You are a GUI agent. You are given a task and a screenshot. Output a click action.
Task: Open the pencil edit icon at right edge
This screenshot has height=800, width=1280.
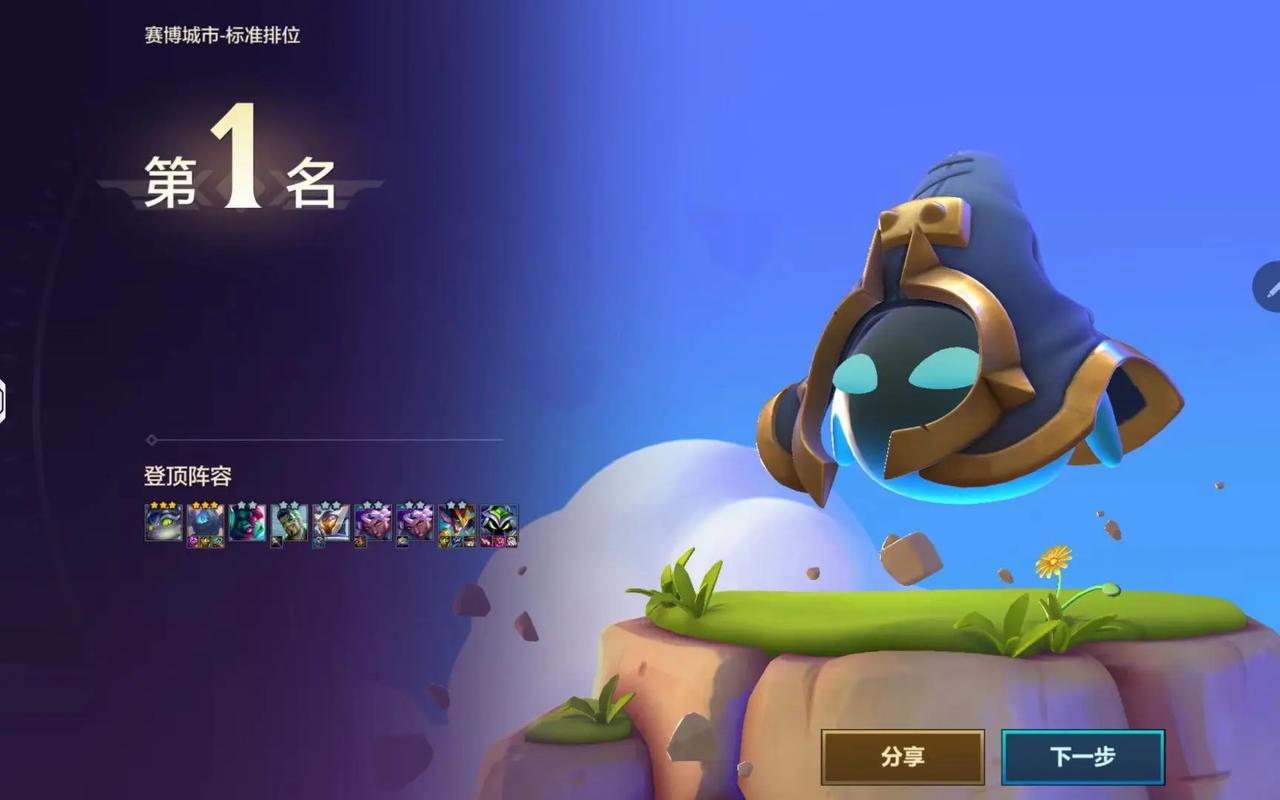(x=1270, y=288)
